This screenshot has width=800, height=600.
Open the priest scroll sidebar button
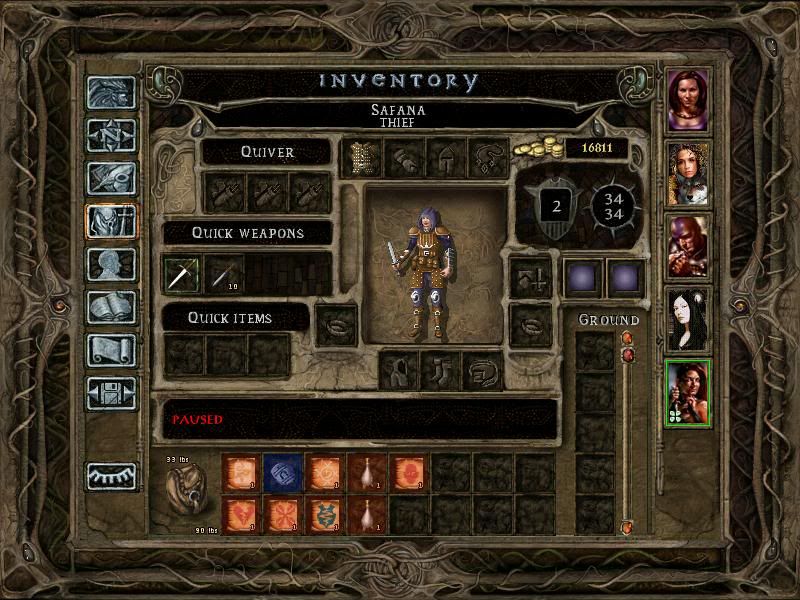[x=110, y=350]
